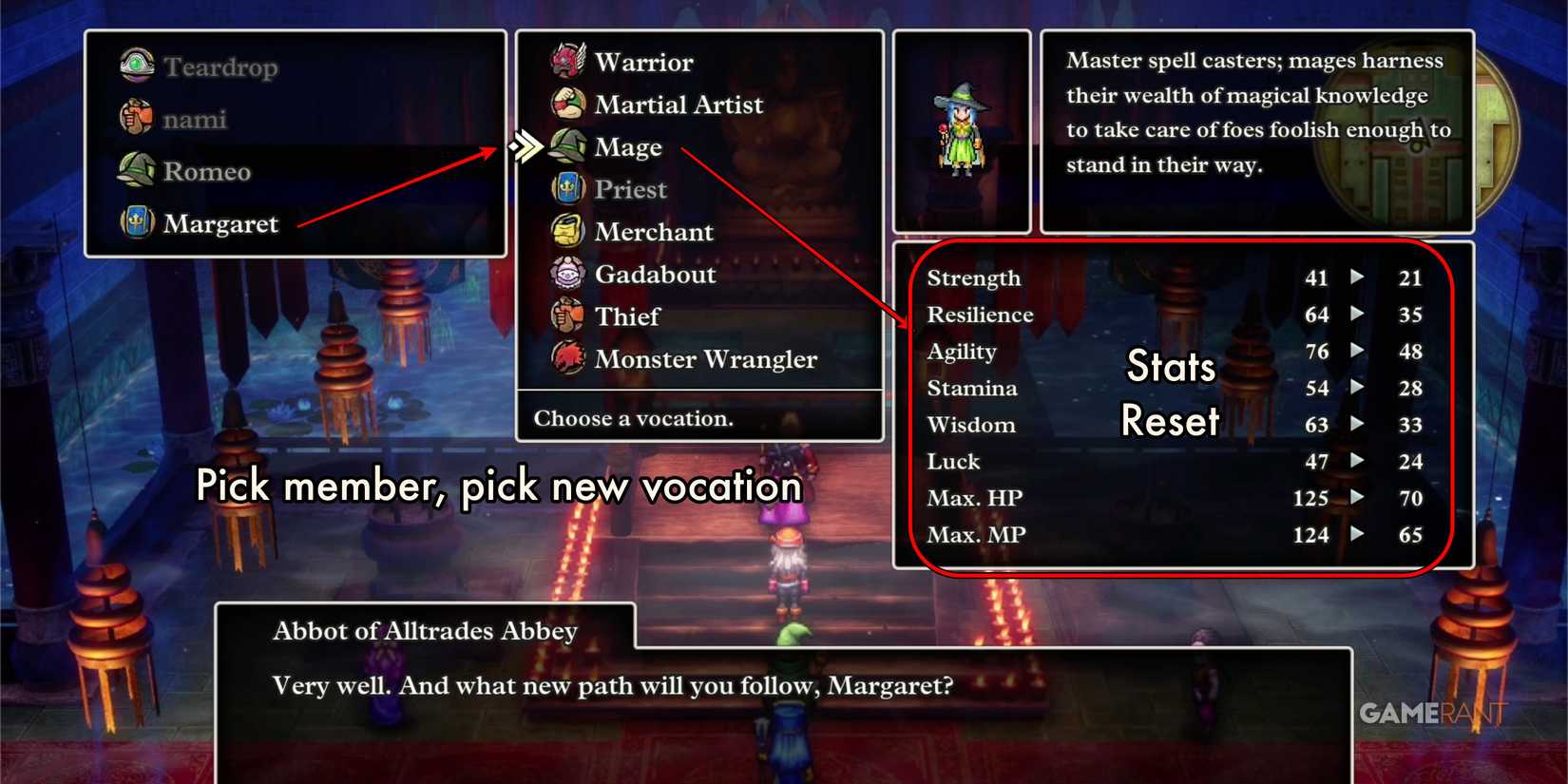Expand the Strength stat comparison arrow
The width and height of the screenshot is (1568, 784).
pyautogui.click(x=1357, y=278)
